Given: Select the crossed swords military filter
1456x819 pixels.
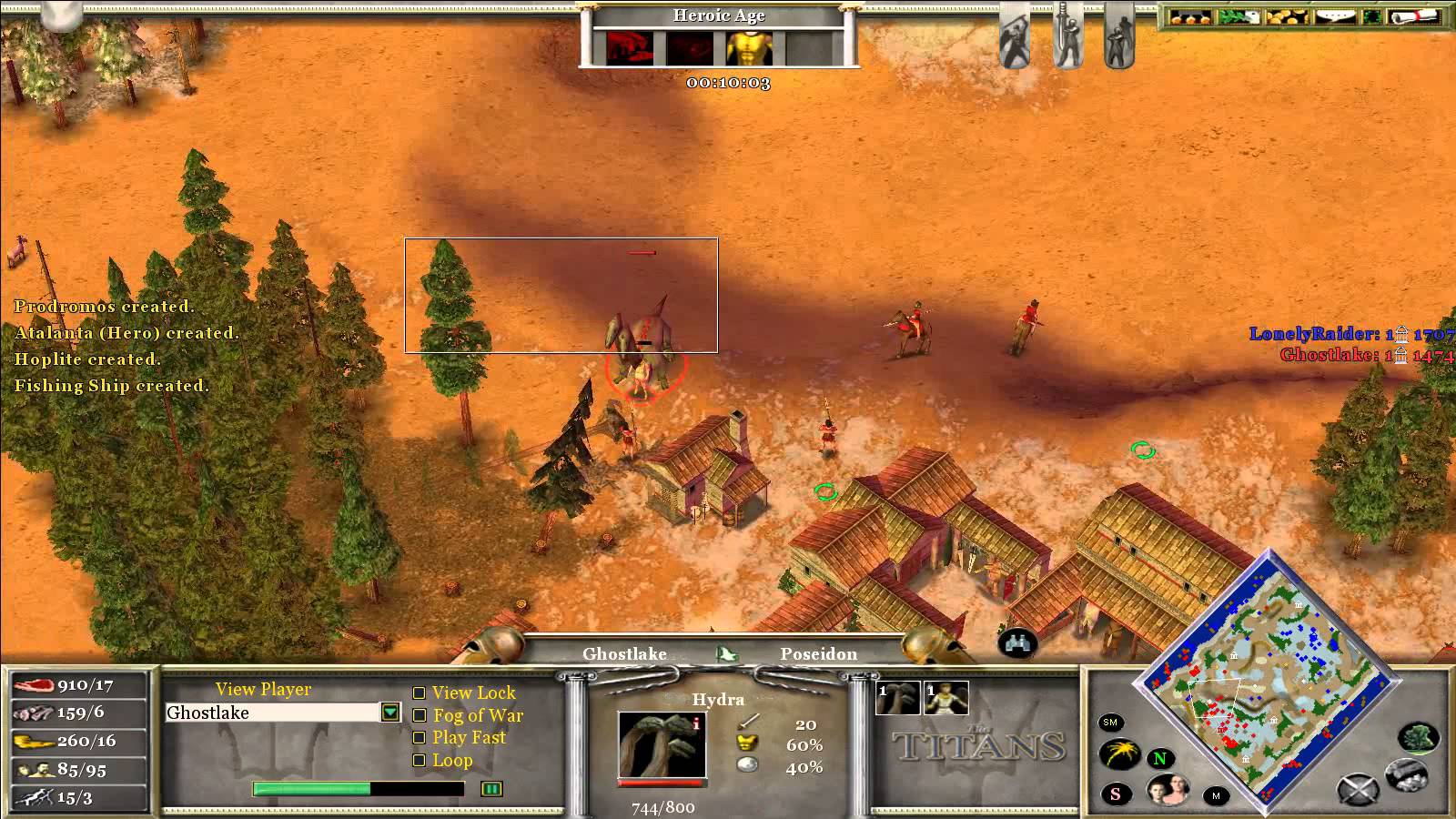Looking at the screenshot, I should [1357, 790].
